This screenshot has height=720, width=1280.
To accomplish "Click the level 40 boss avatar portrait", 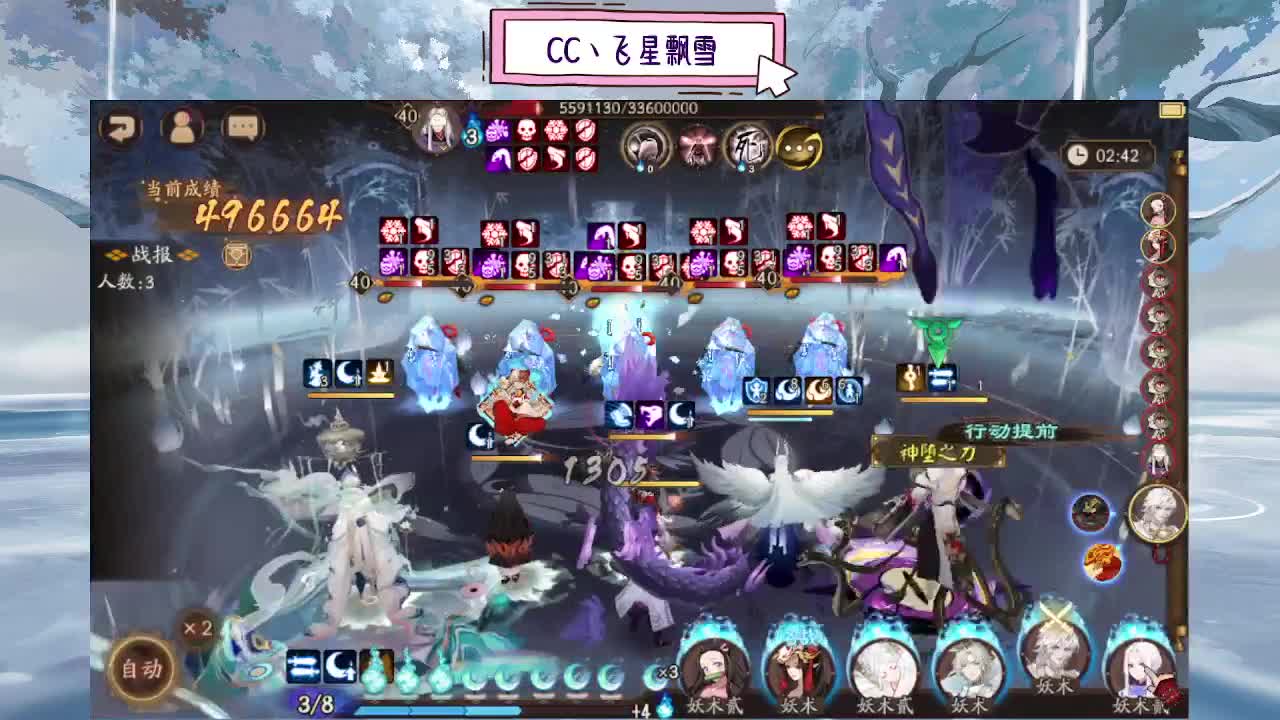I will pyautogui.click(x=436, y=130).
